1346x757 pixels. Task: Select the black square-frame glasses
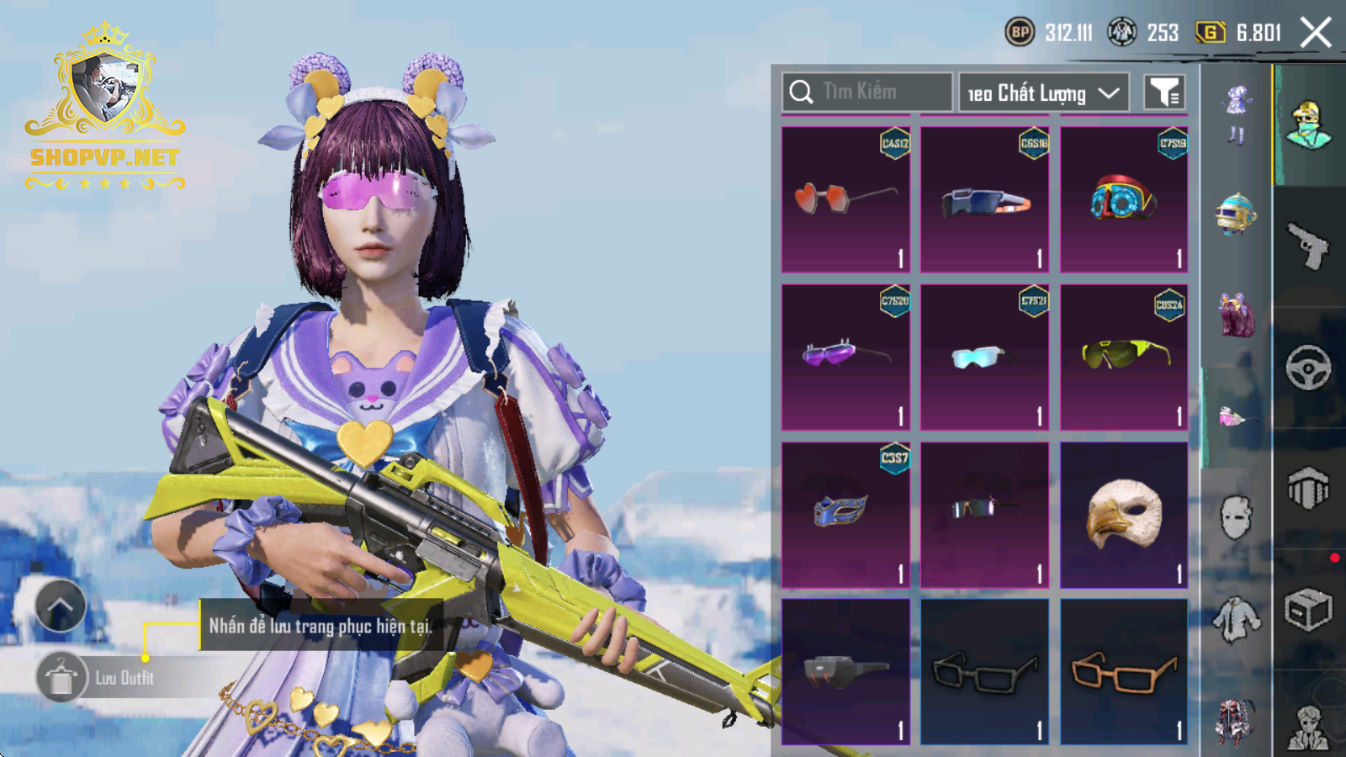(985, 671)
